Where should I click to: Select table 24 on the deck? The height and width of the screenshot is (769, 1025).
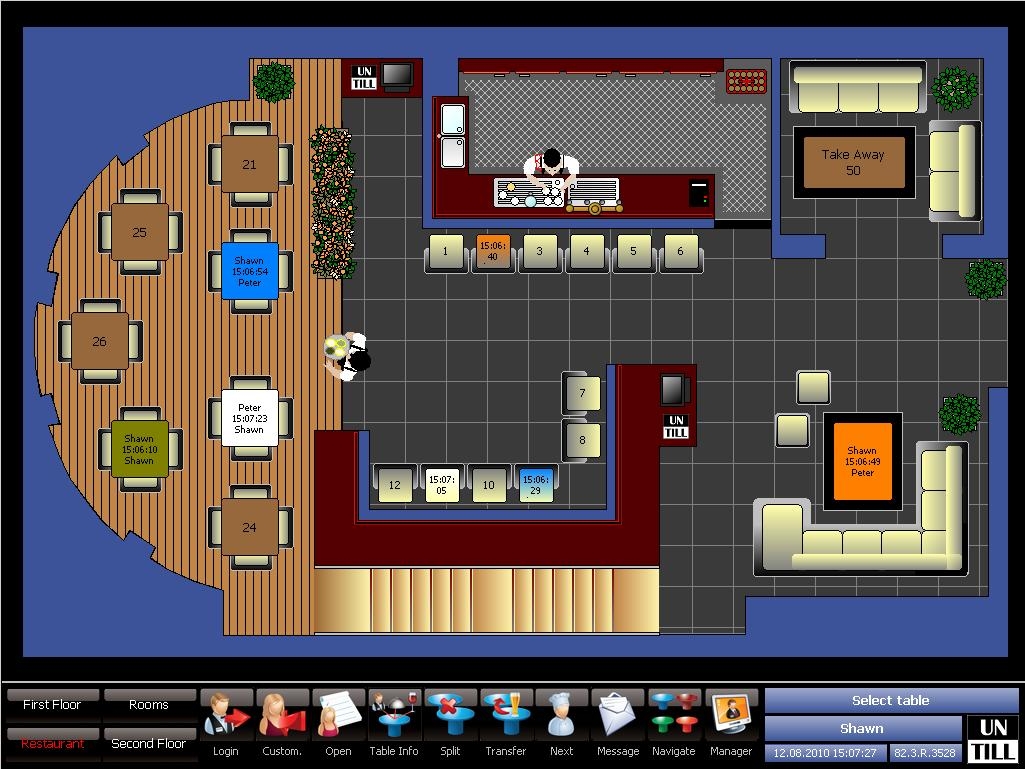250,527
